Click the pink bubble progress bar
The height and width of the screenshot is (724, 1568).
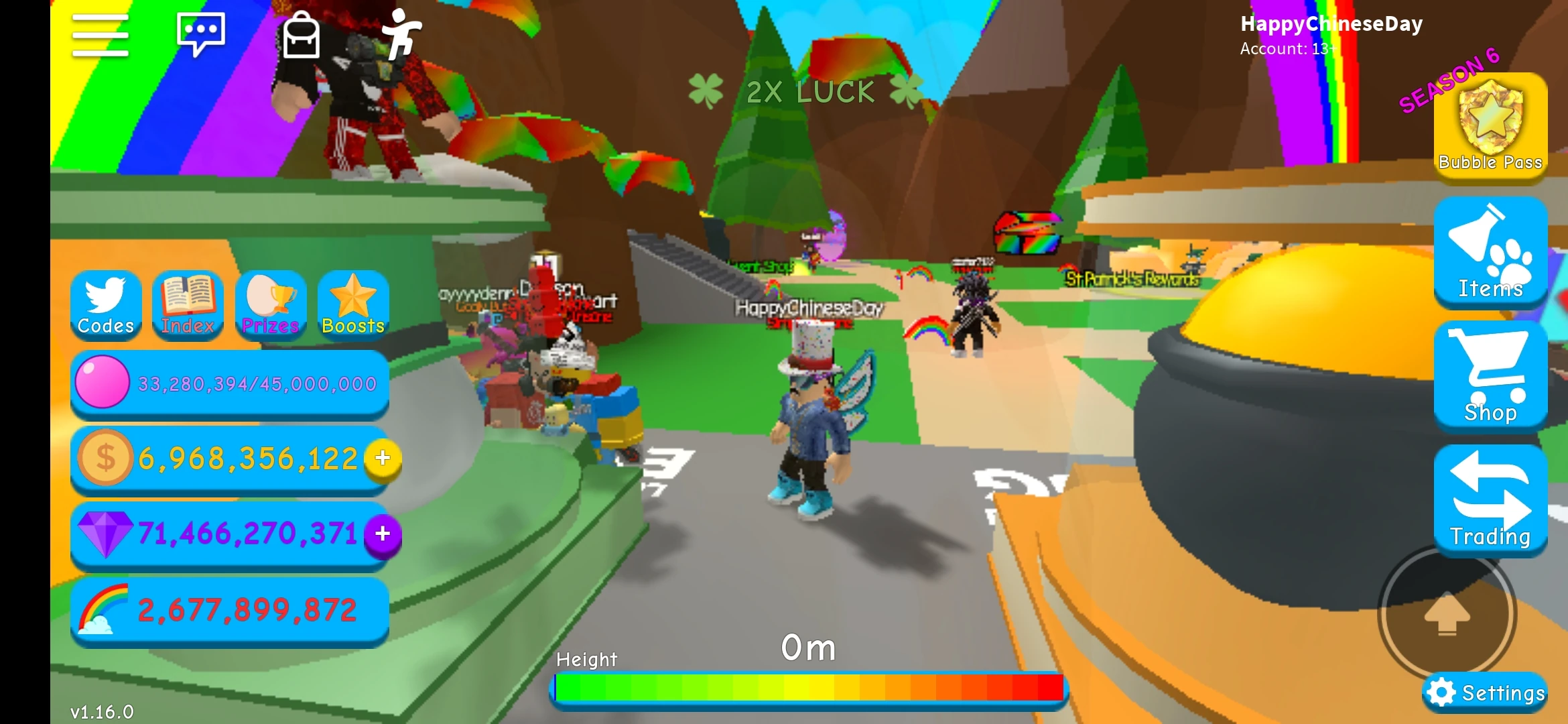coord(228,383)
